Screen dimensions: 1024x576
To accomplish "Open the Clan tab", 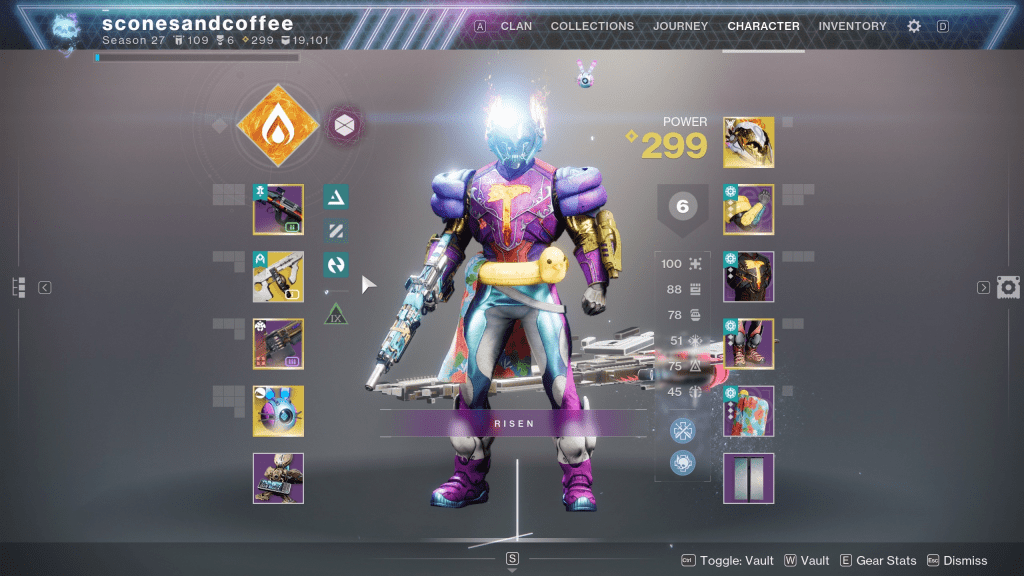I will pyautogui.click(x=516, y=26).
